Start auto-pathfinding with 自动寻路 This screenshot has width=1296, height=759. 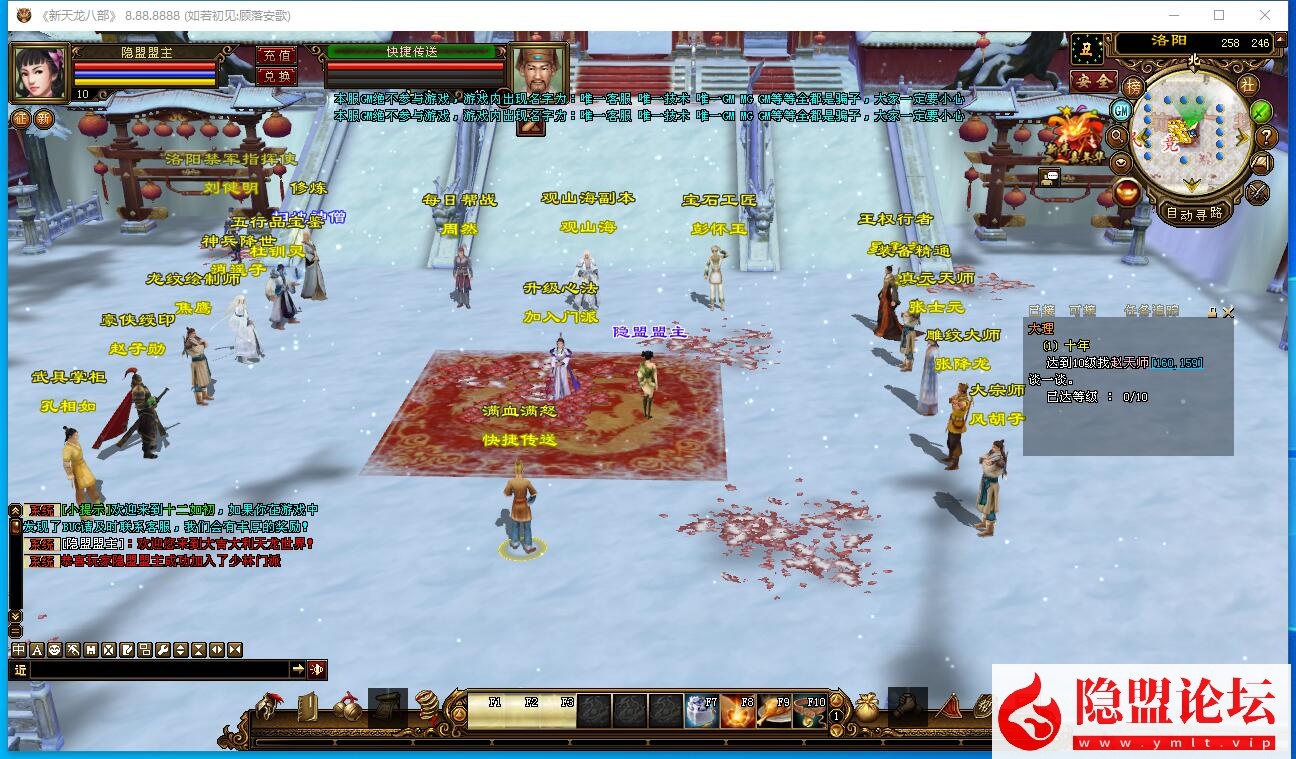[x=1194, y=212]
